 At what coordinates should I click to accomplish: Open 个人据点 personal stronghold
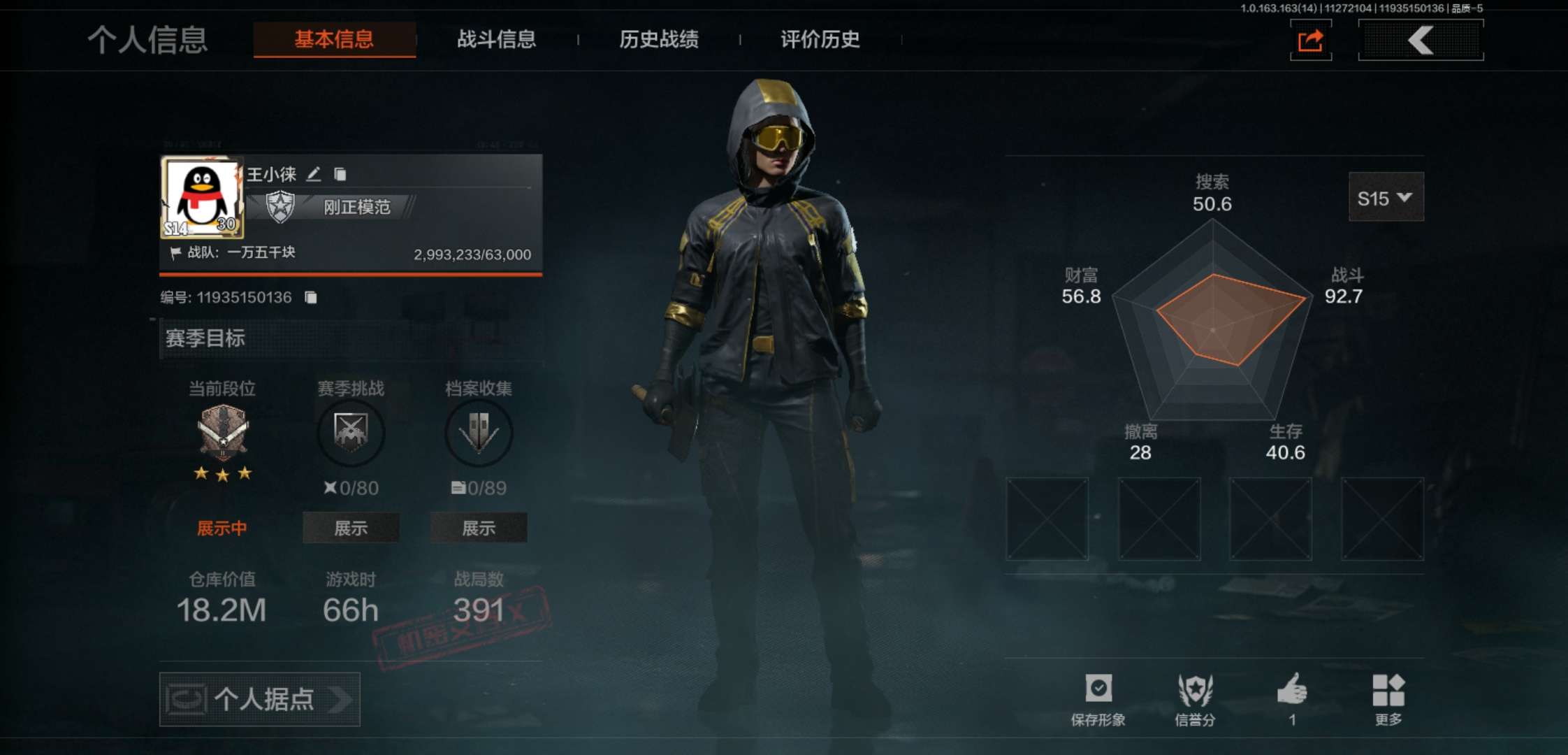[x=259, y=699]
